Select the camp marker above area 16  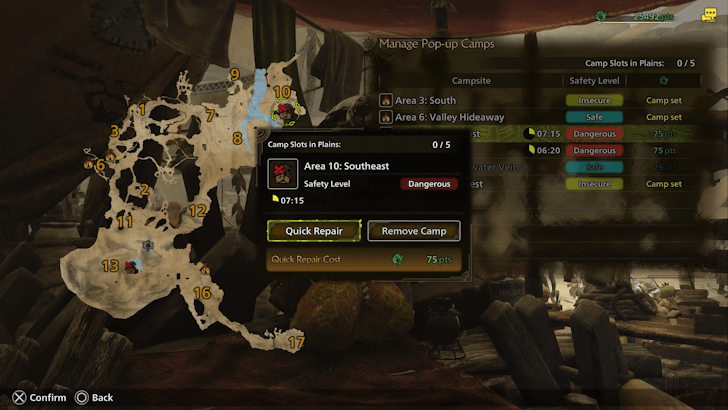(x=205, y=269)
